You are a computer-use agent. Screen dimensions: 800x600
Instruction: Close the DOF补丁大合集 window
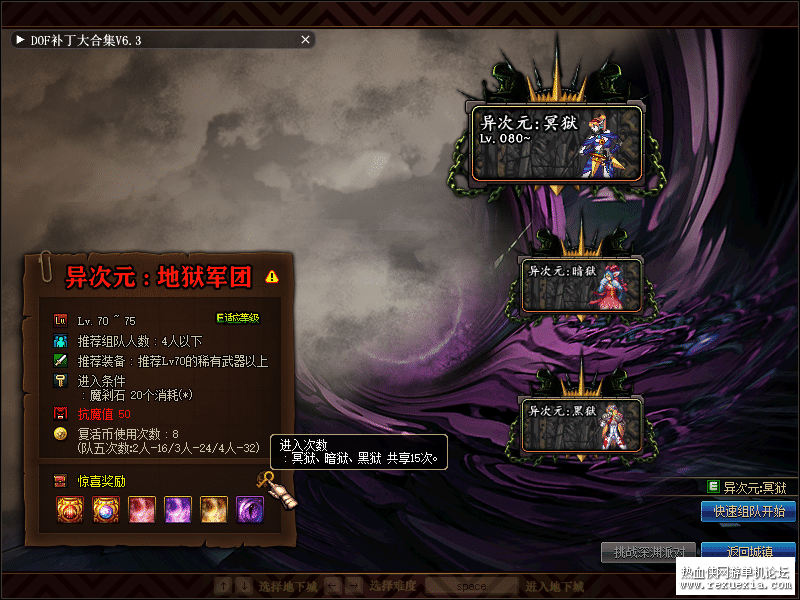tap(306, 40)
